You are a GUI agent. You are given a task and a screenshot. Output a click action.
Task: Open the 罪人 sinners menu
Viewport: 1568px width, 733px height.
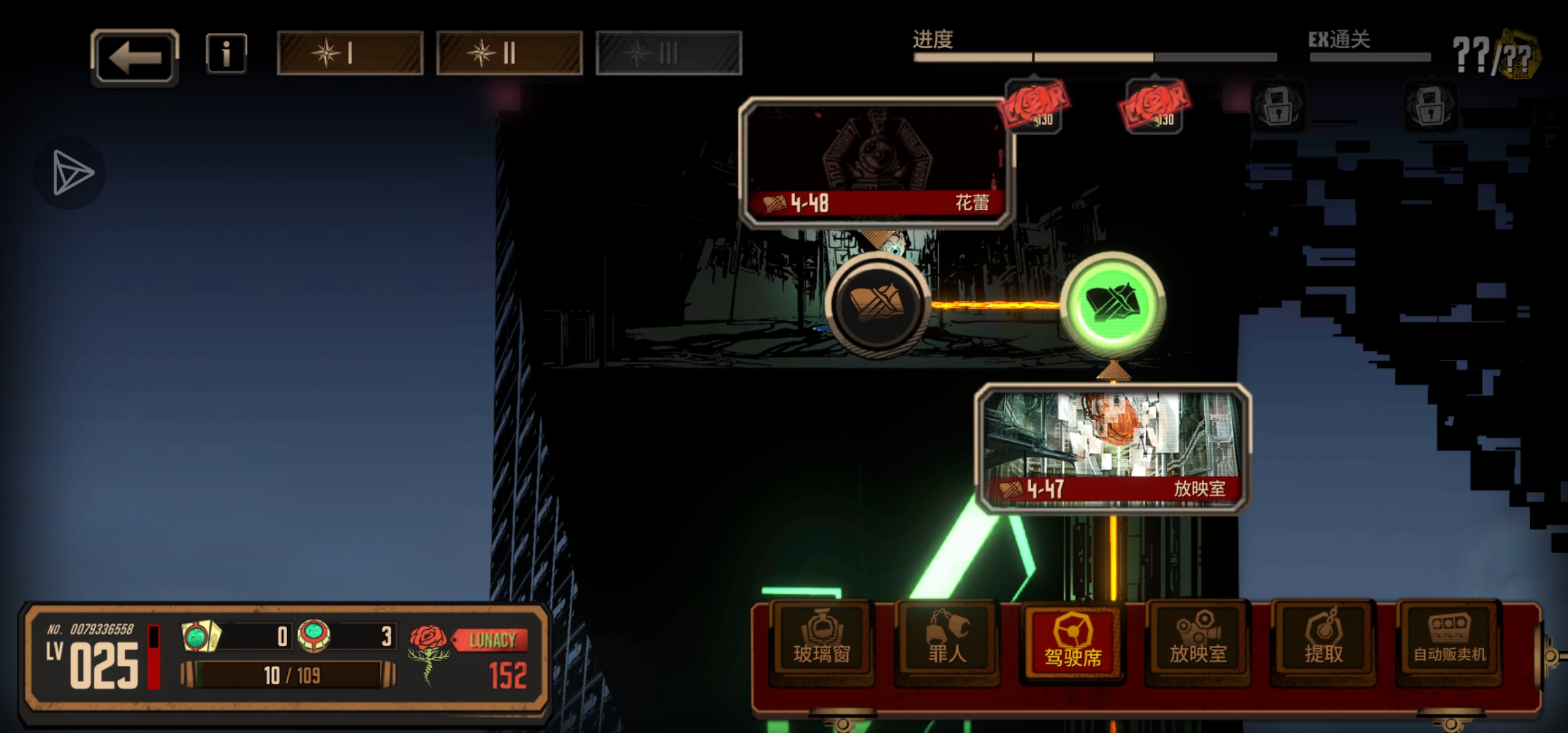pos(947,641)
